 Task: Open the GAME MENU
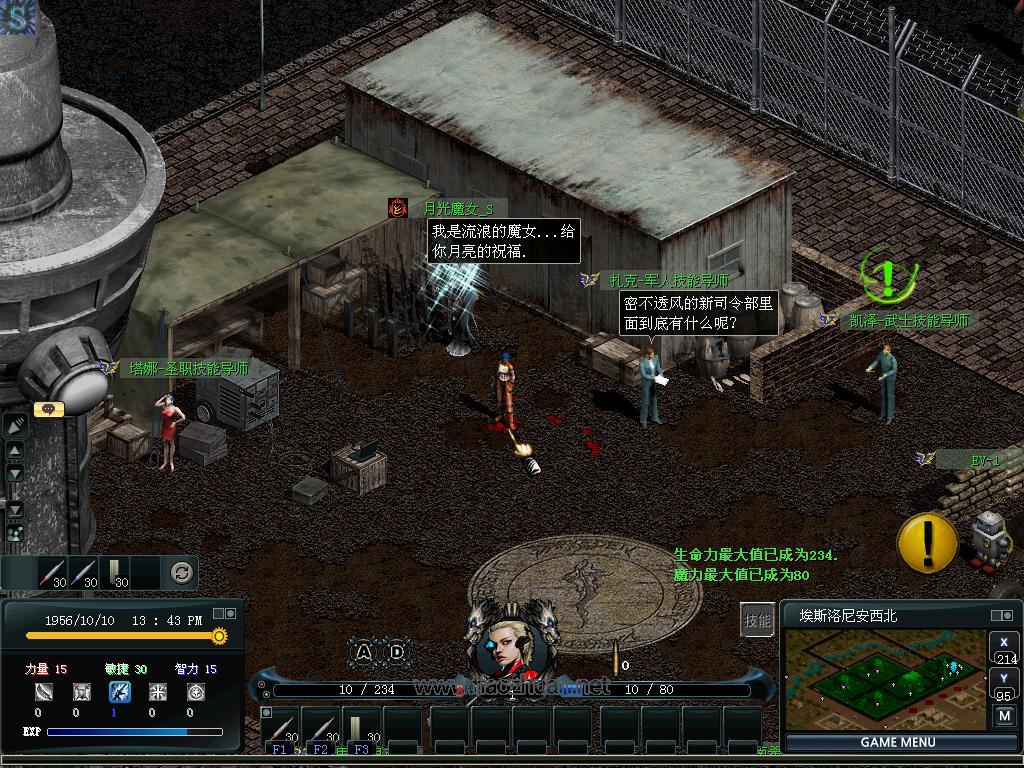pyautogui.click(x=897, y=742)
